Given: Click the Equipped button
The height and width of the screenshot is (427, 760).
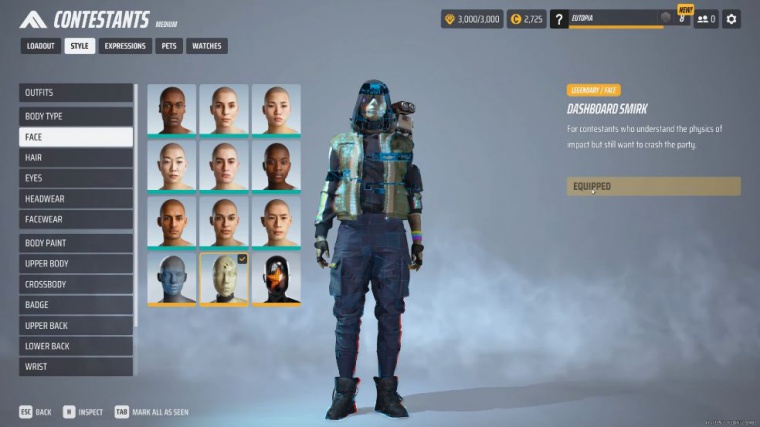Looking at the screenshot, I should tap(653, 186).
